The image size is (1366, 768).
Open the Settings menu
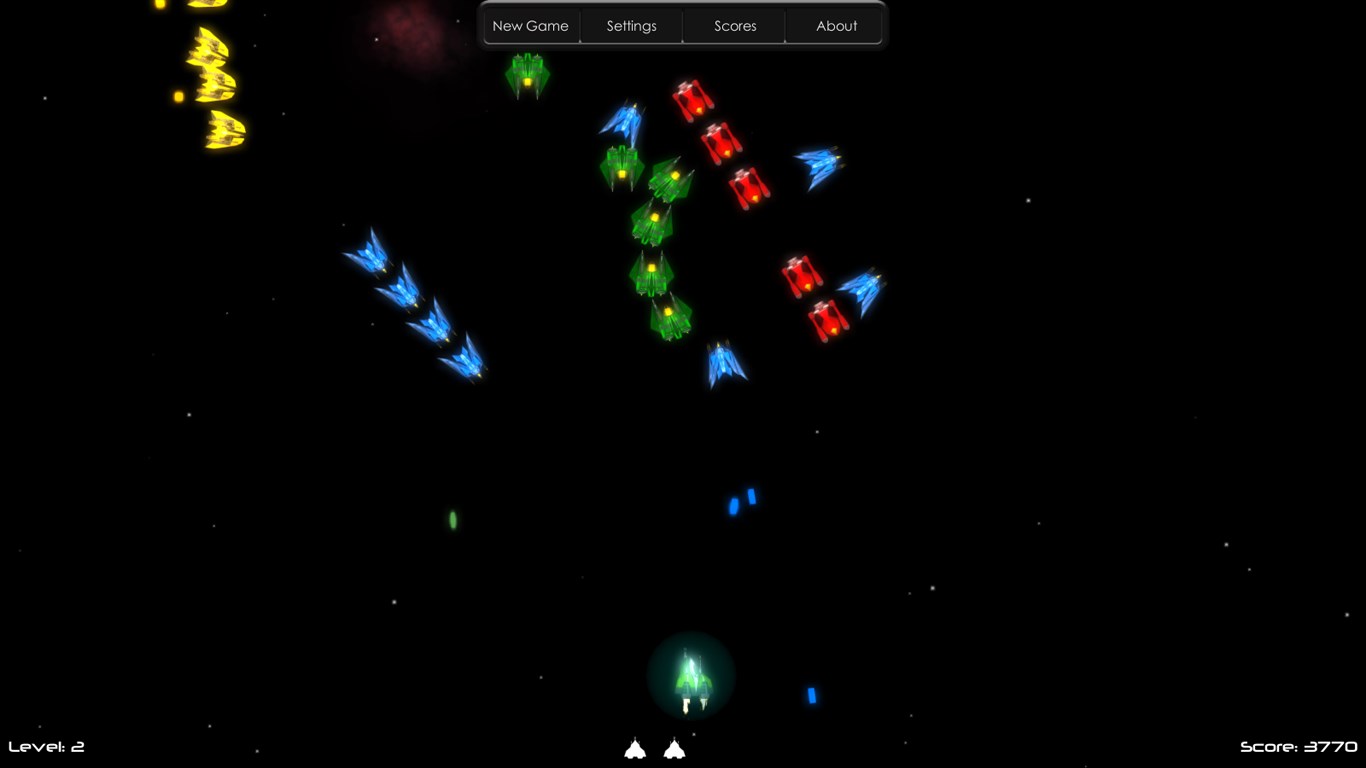[631, 26]
